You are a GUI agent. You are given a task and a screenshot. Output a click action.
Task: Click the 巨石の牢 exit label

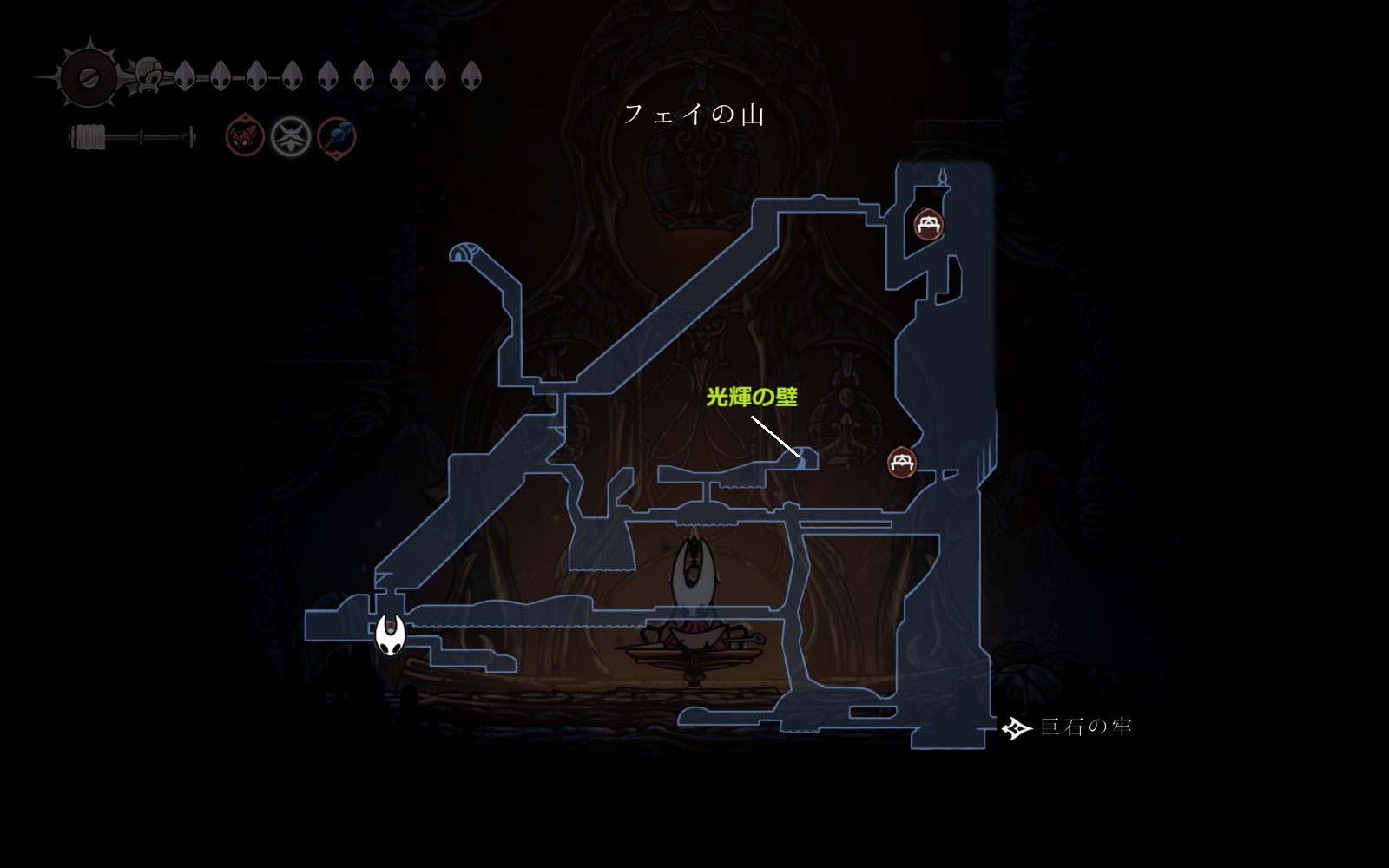click(x=1085, y=727)
